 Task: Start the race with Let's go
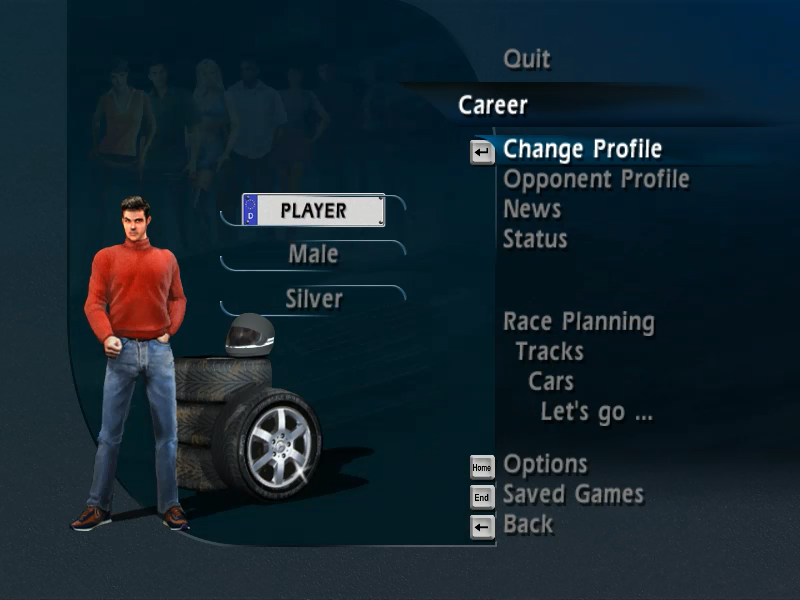(x=596, y=411)
